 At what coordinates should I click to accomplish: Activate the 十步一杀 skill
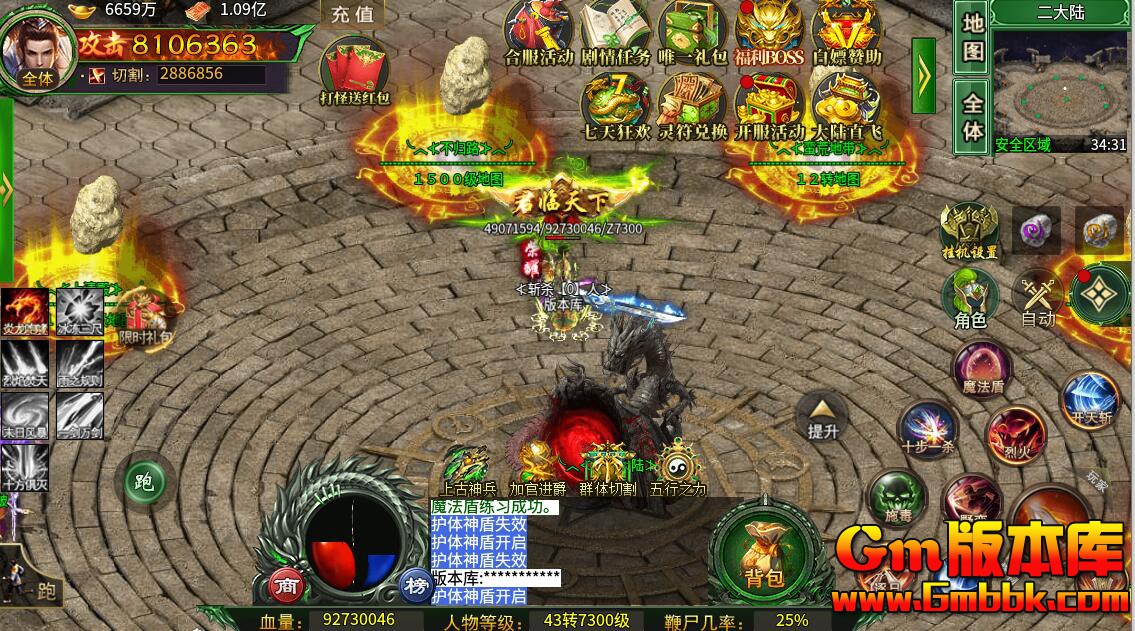[927, 428]
